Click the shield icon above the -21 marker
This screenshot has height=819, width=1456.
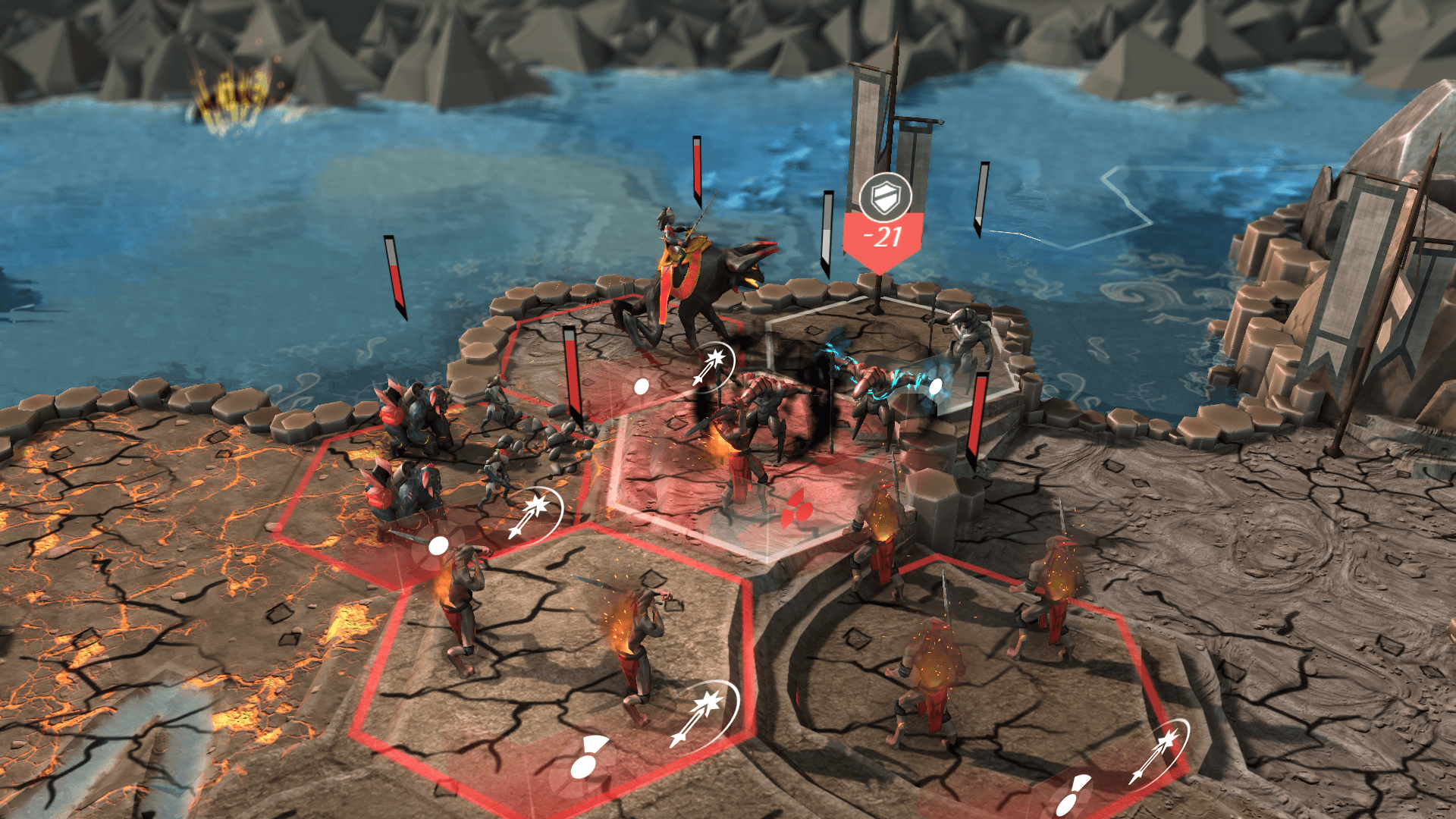coord(884,197)
